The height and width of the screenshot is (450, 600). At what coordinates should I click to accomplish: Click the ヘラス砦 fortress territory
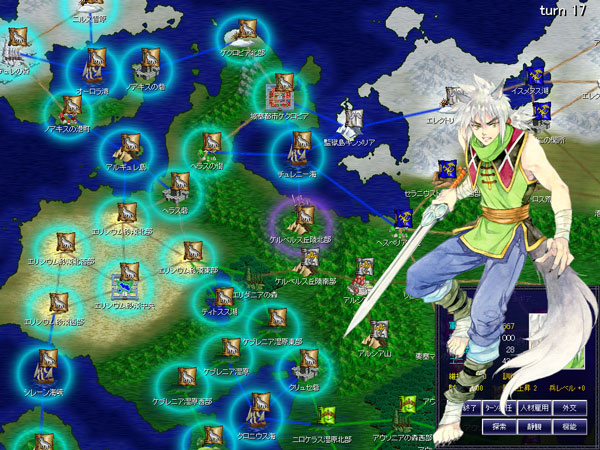pos(178,187)
